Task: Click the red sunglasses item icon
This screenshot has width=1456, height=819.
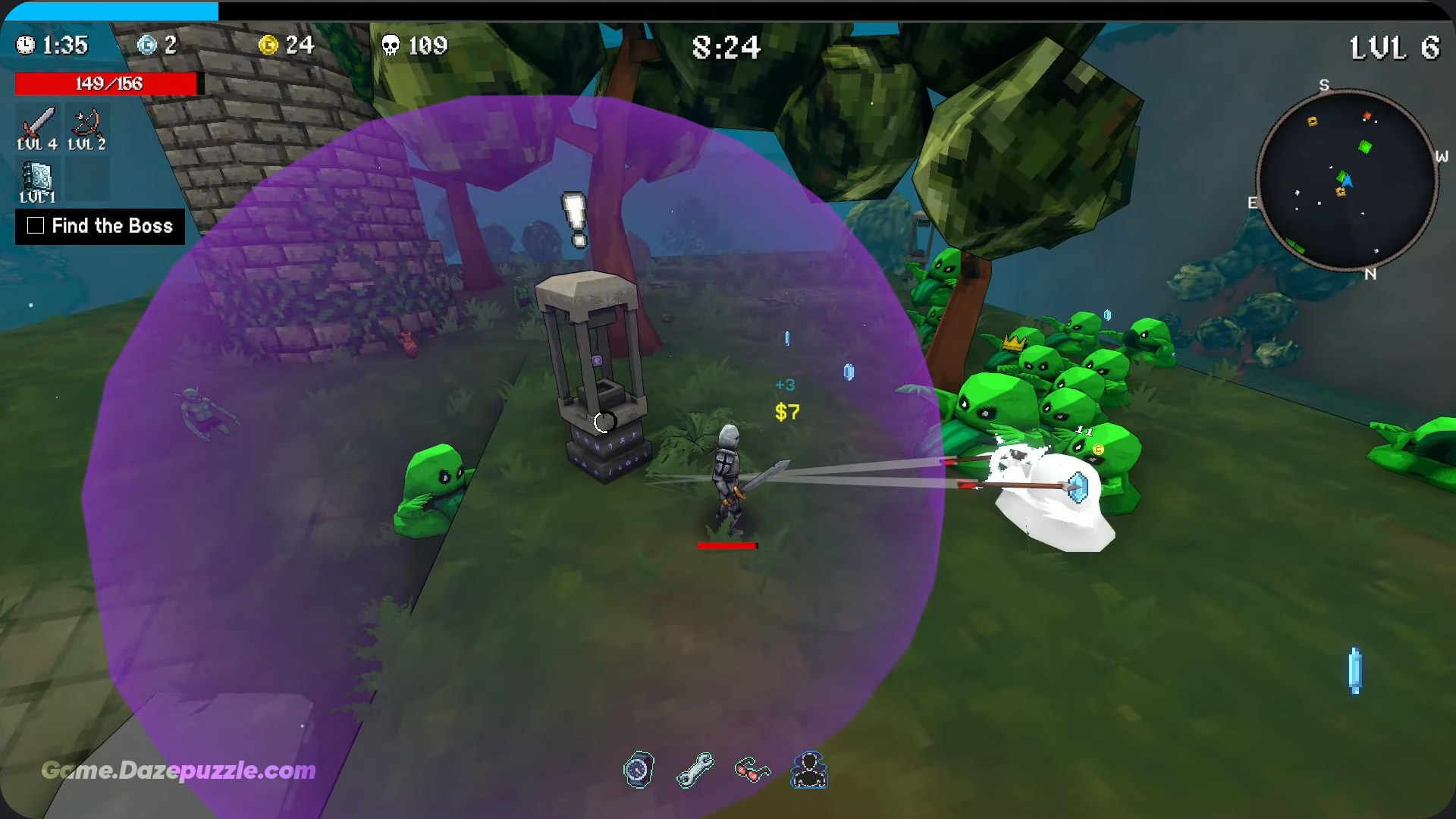Action: coord(752,770)
